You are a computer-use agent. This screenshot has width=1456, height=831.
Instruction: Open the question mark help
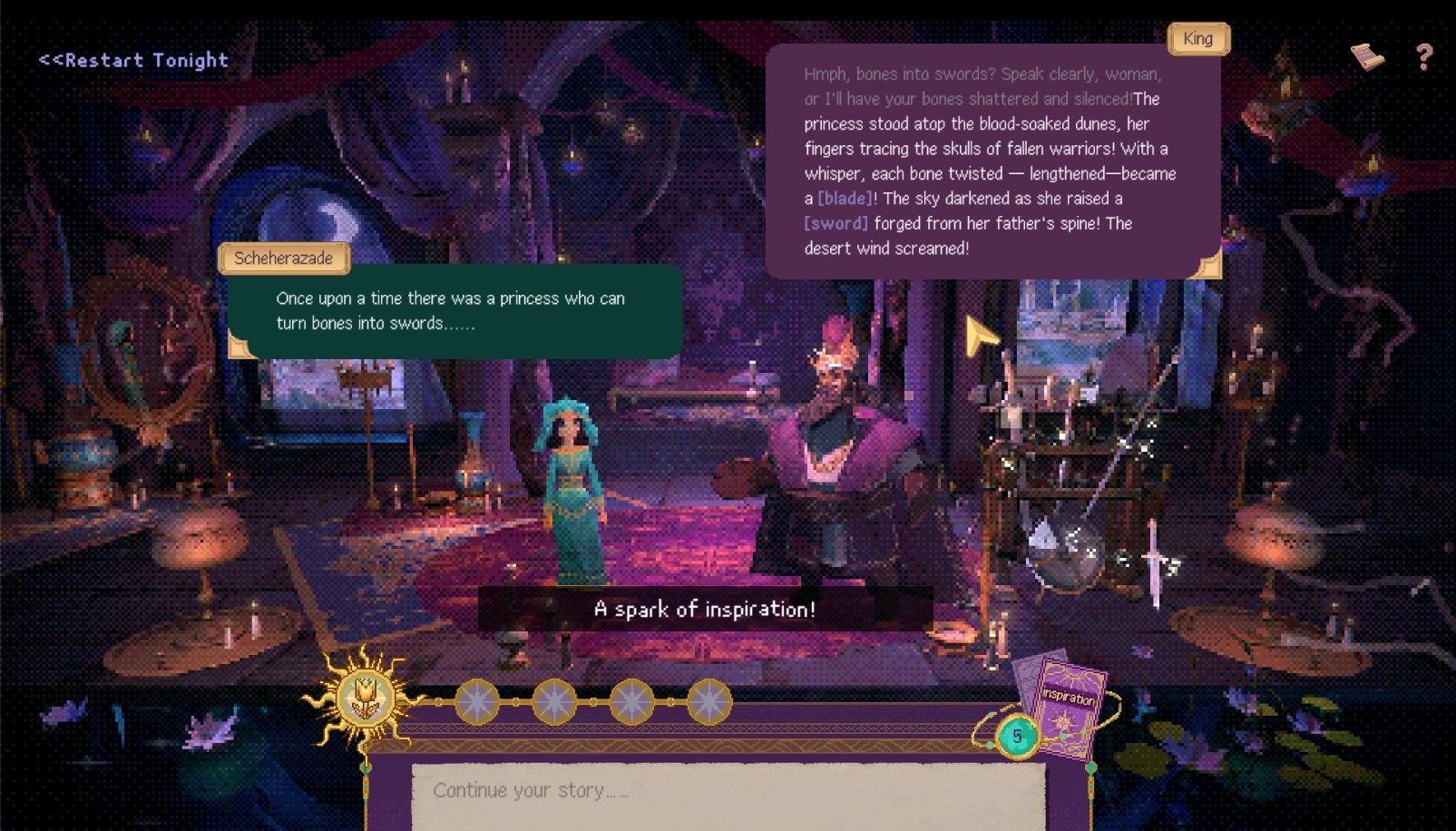(1424, 58)
